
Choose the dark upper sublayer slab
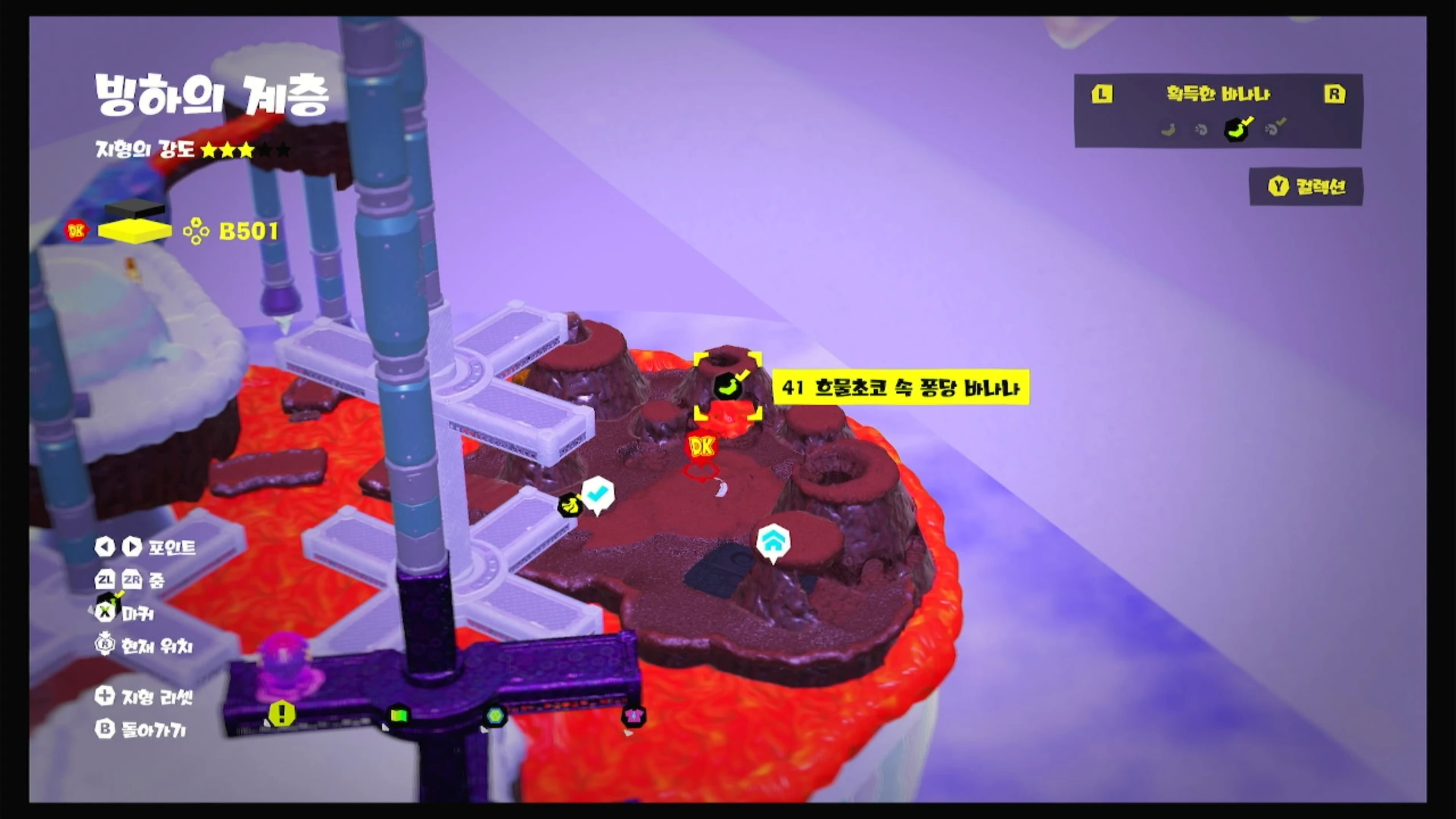point(135,208)
